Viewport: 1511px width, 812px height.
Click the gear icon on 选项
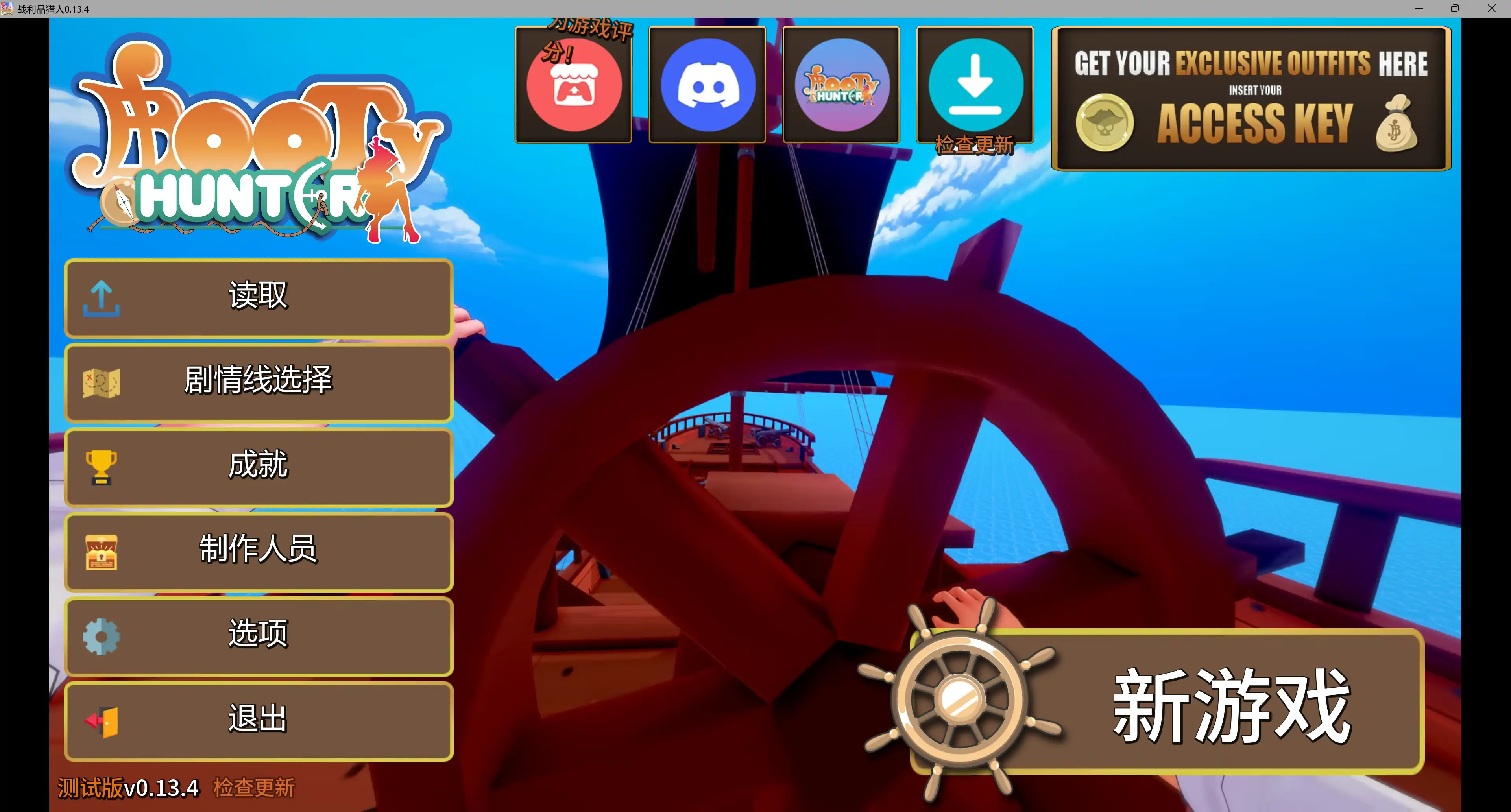101,636
